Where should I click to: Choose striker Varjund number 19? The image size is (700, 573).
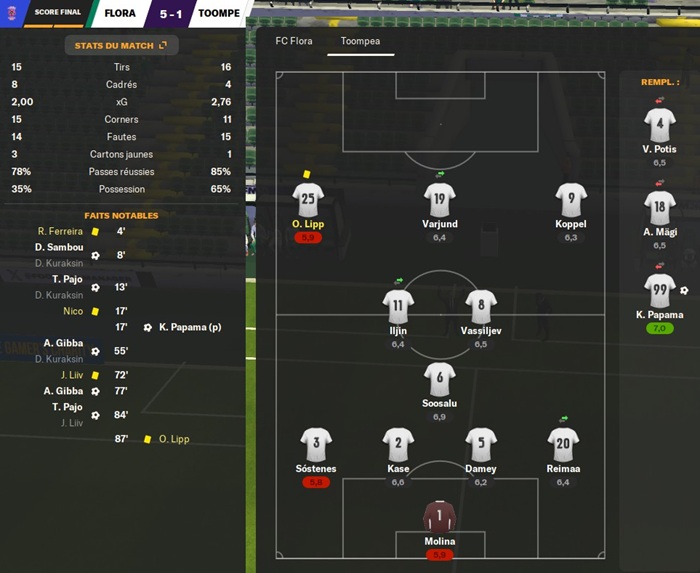tap(439, 198)
